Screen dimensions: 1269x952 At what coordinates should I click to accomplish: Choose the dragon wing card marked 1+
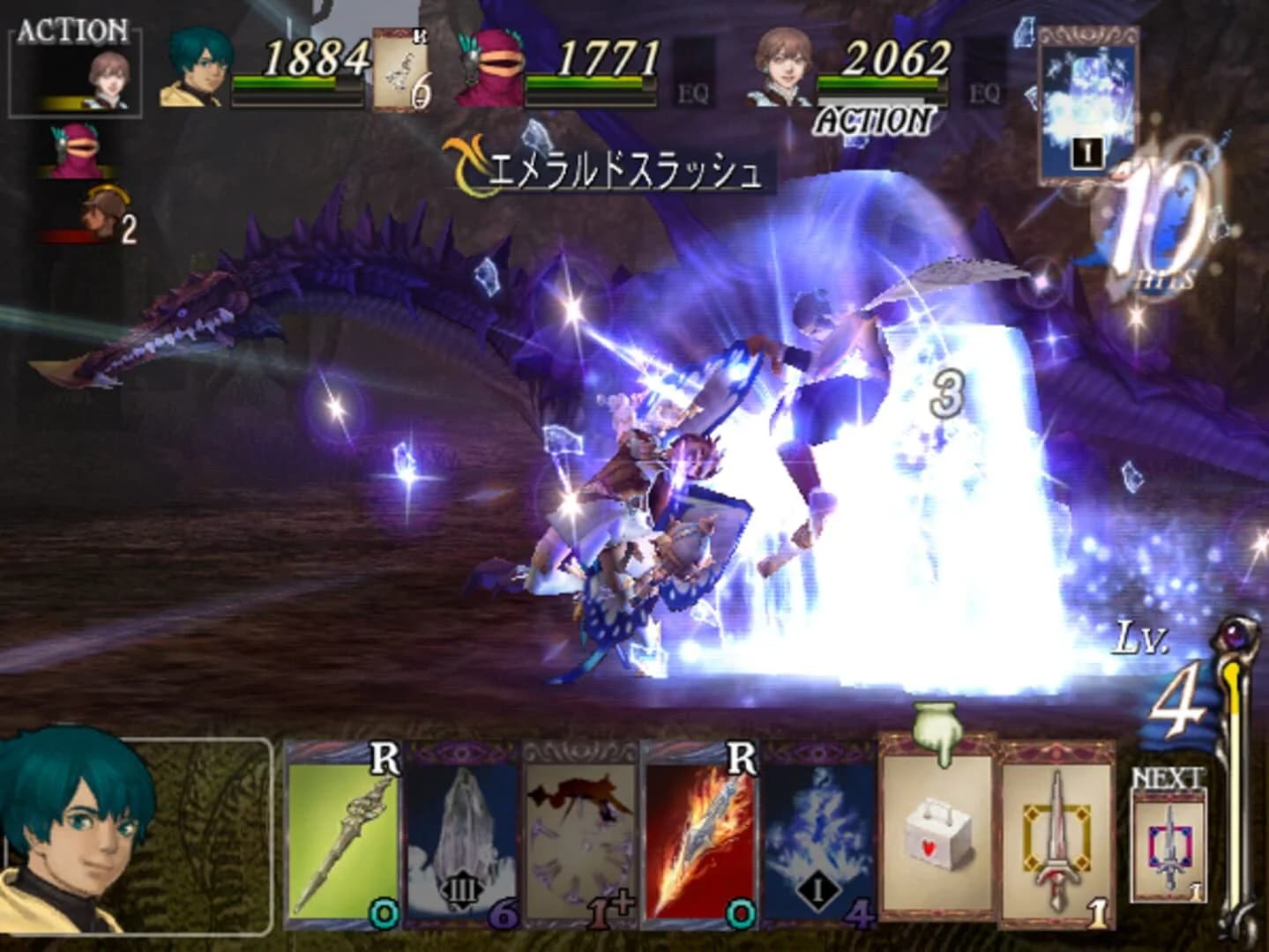click(x=581, y=842)
